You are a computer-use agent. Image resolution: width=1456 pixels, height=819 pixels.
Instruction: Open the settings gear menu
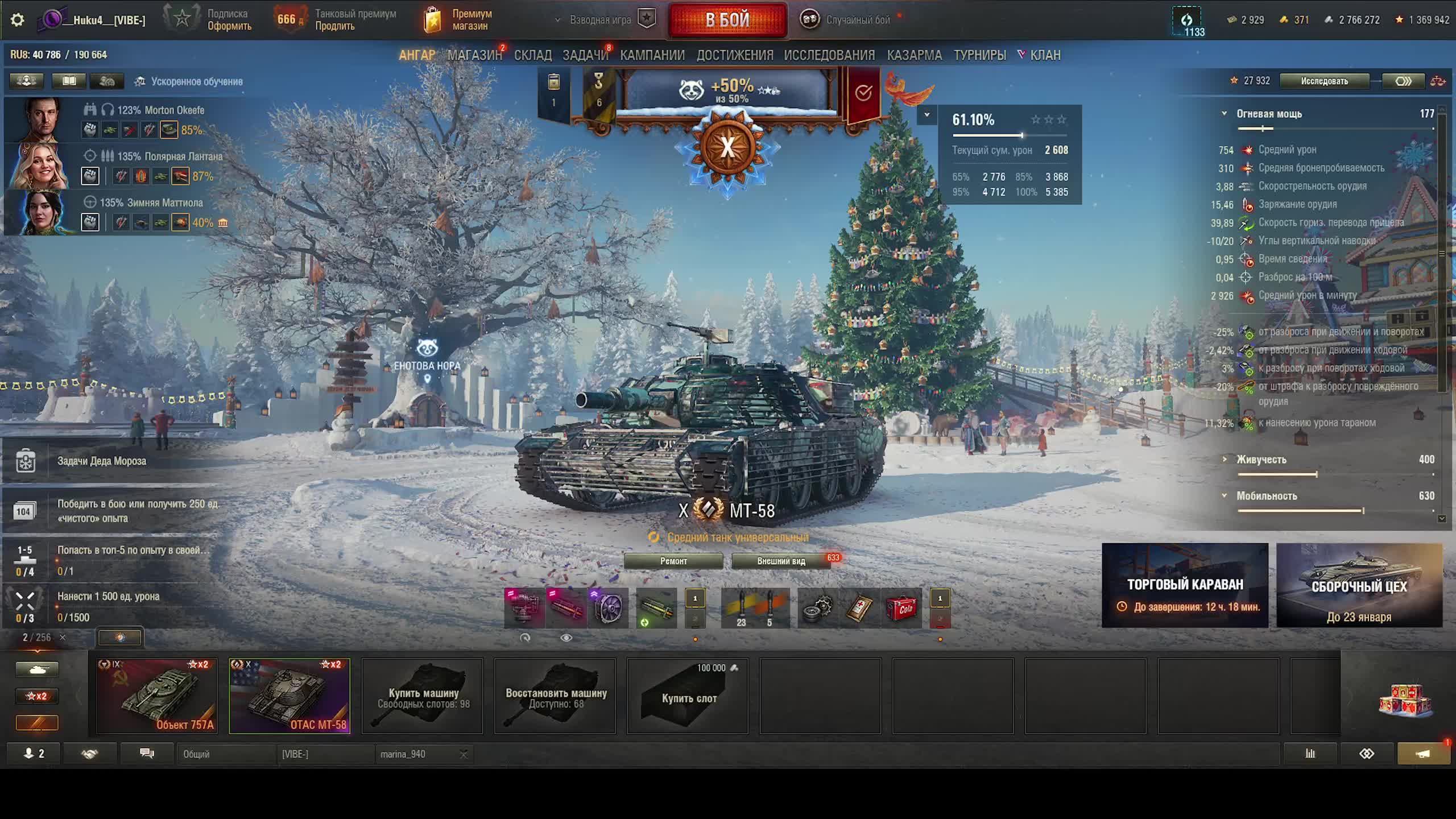click(18, 20)
